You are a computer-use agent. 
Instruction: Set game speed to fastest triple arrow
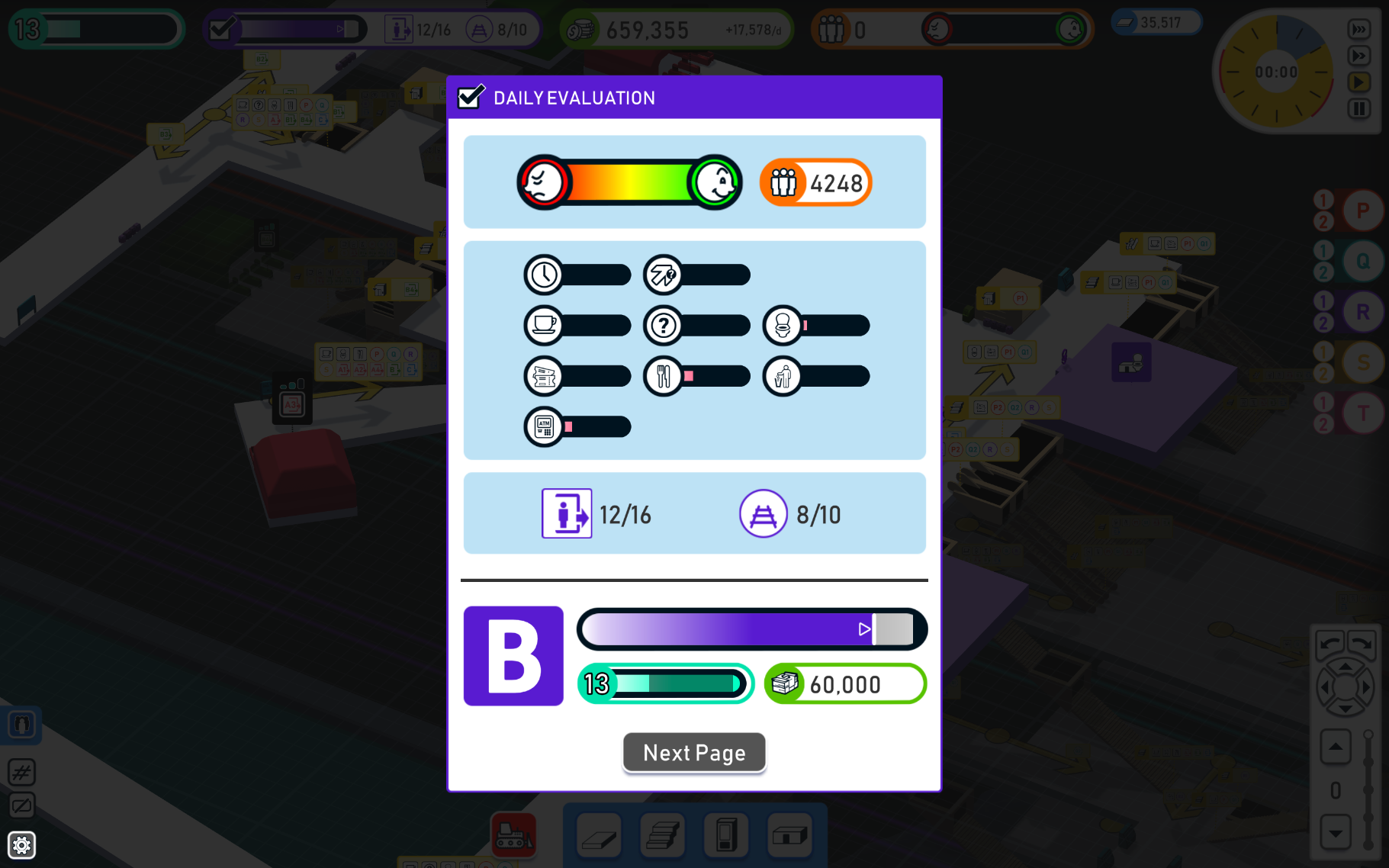tap(1359, 30)
